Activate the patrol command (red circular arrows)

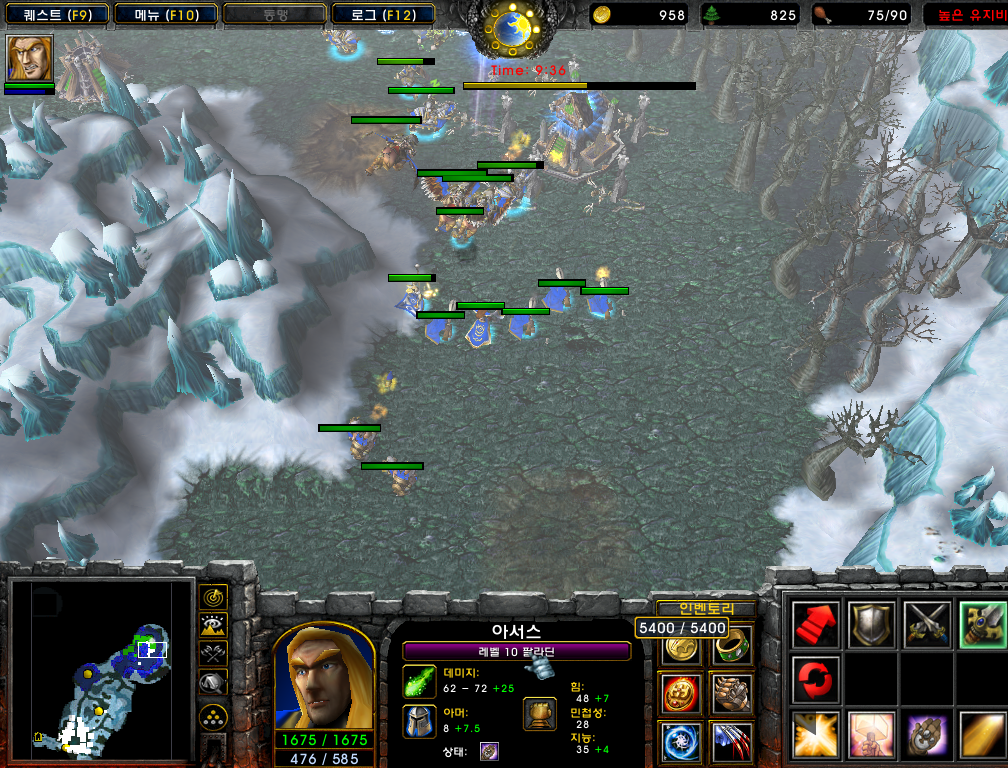click(815, 680)
